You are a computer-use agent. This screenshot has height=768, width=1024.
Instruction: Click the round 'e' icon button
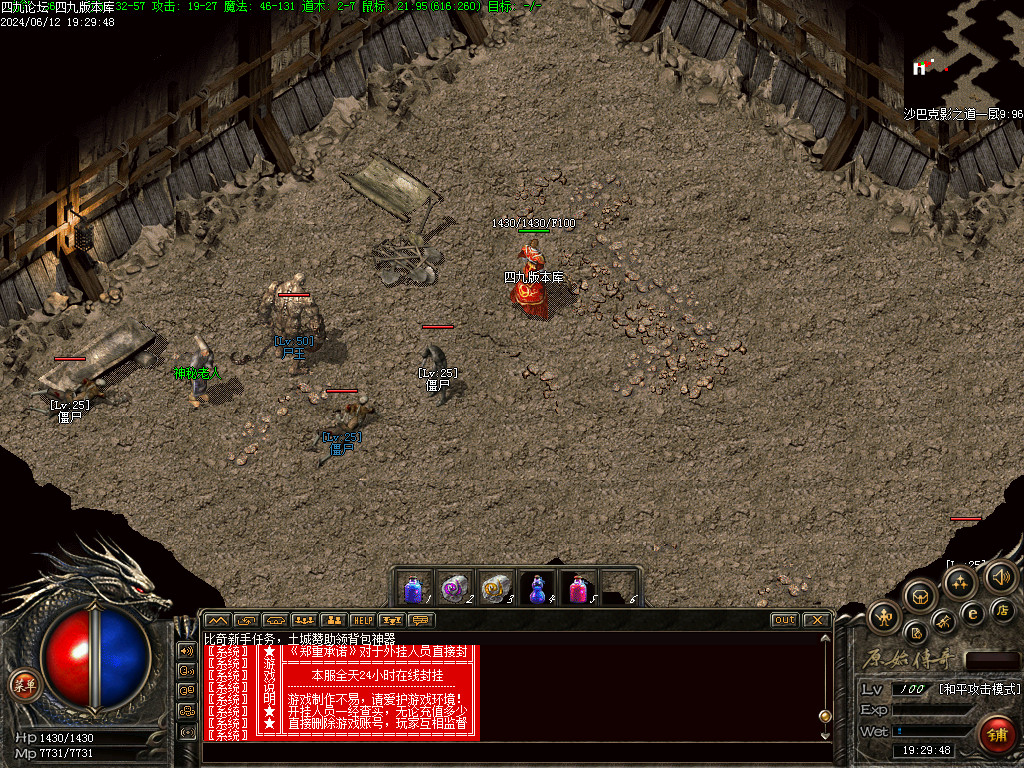click(972, 613)
